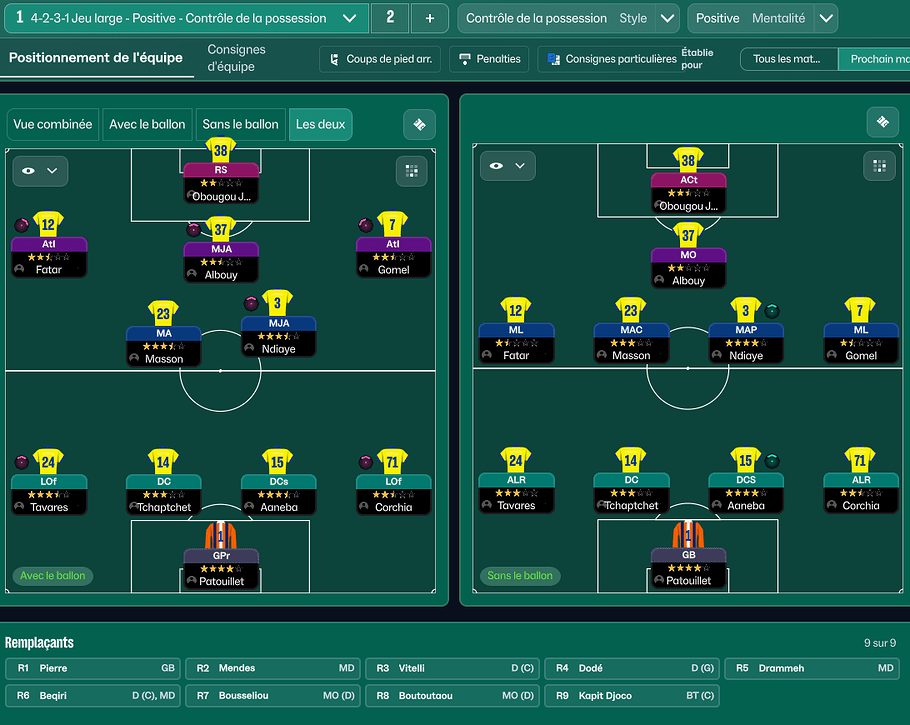Open the Penalties settings
The width and height of the screenshot is (910, 725).
pyautogui.click(x=488, y=59)
